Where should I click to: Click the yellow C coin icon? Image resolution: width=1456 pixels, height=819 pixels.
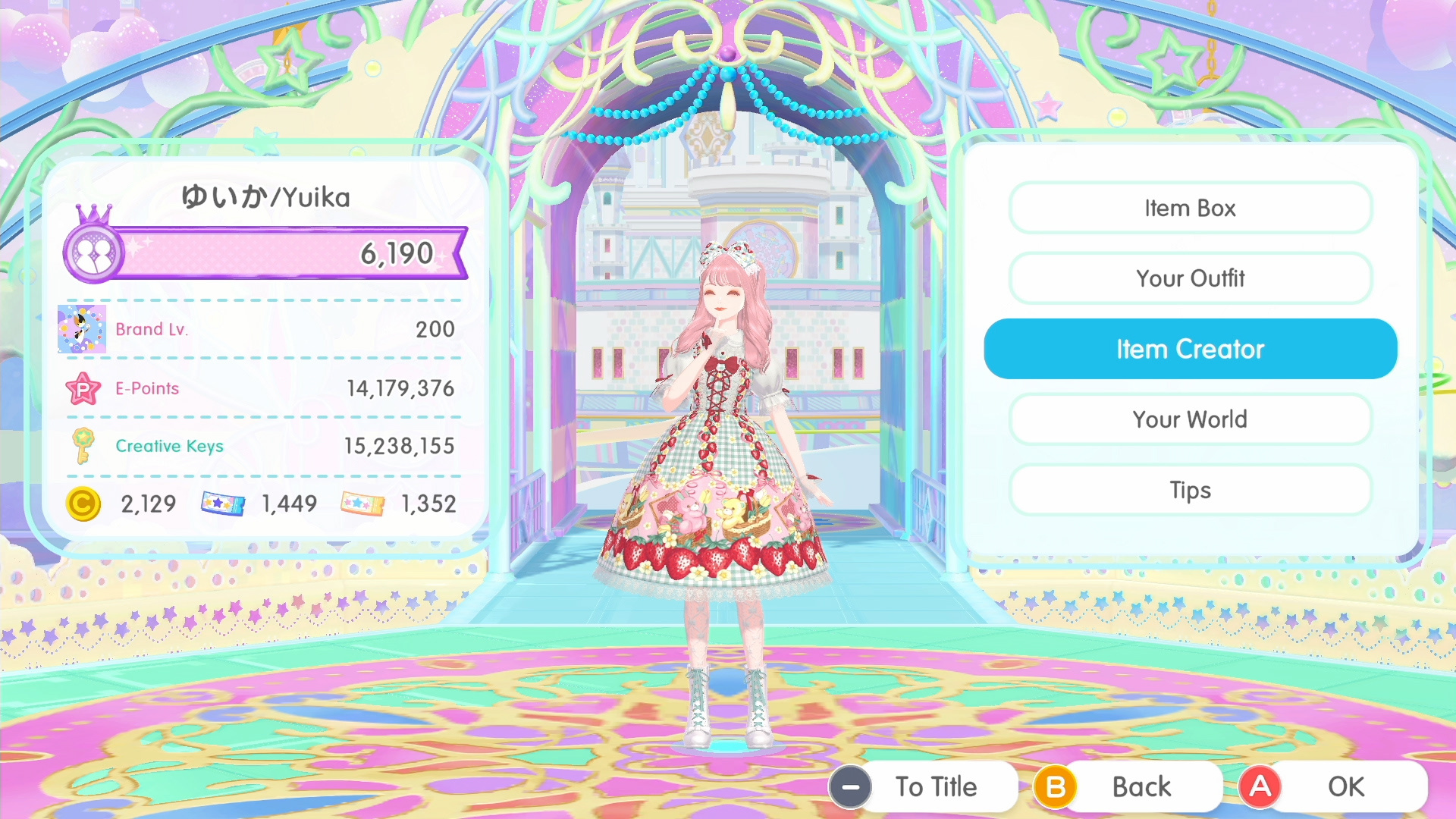83,504
